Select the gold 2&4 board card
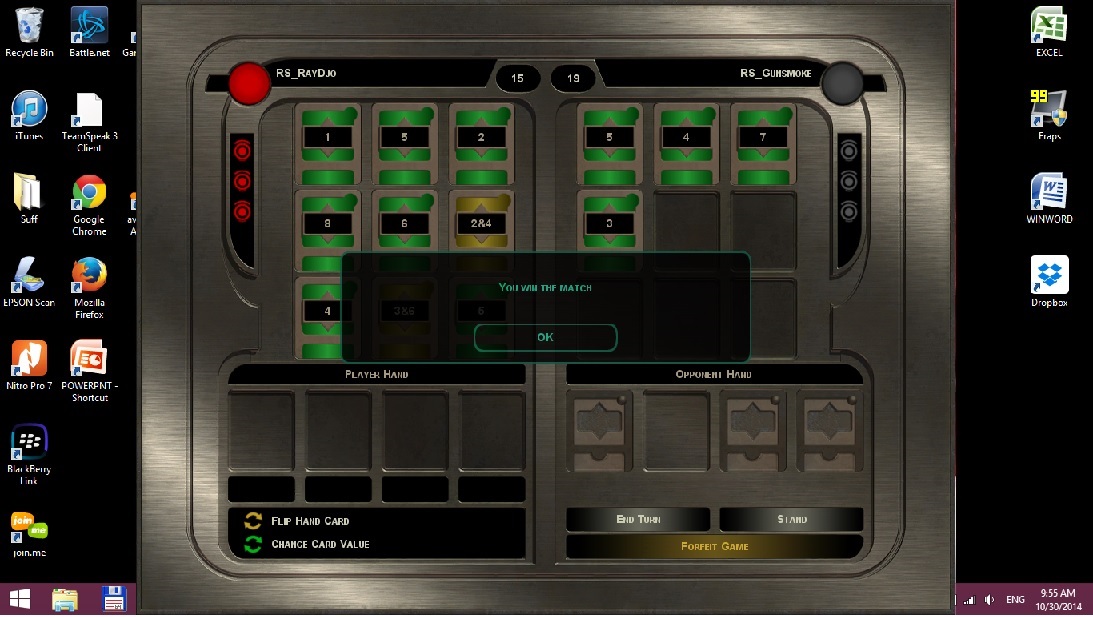 tap(481, 223)
